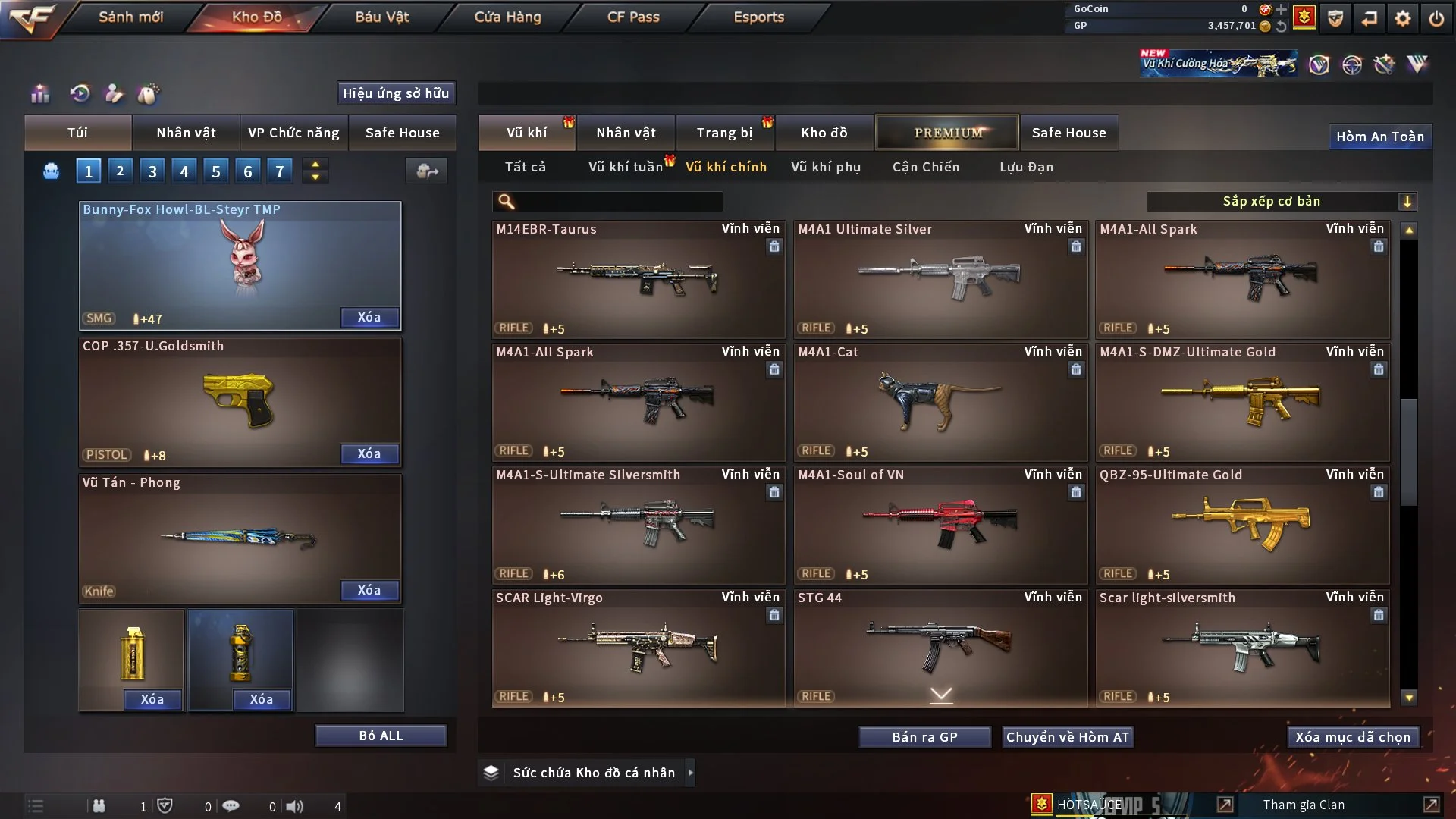Screen dimensions: 1456x819
Task: Go to the CF Pass menu
Action: (x=633, y=17)
